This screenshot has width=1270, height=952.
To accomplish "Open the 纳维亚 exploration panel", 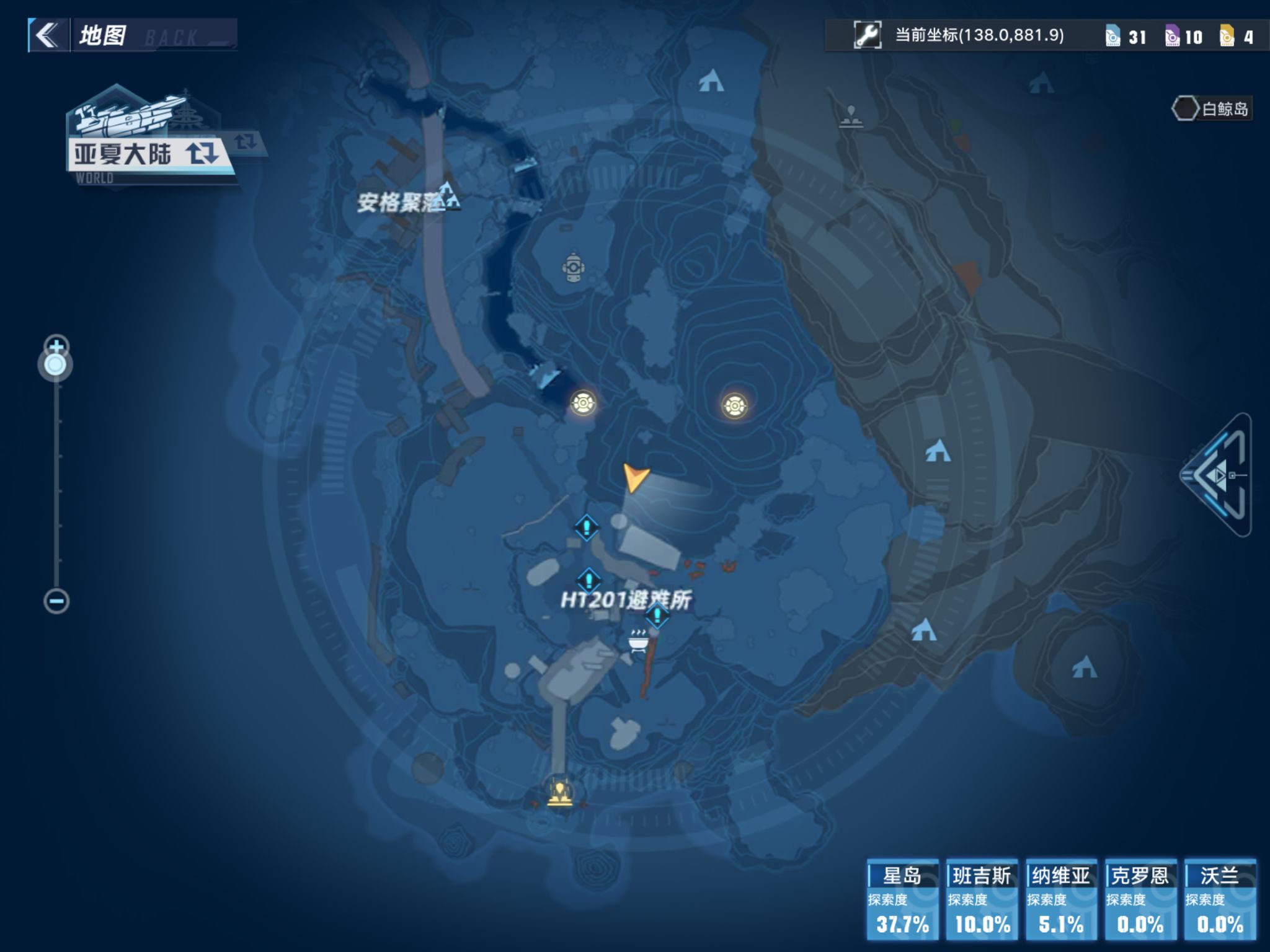I will coord(1061,899).
